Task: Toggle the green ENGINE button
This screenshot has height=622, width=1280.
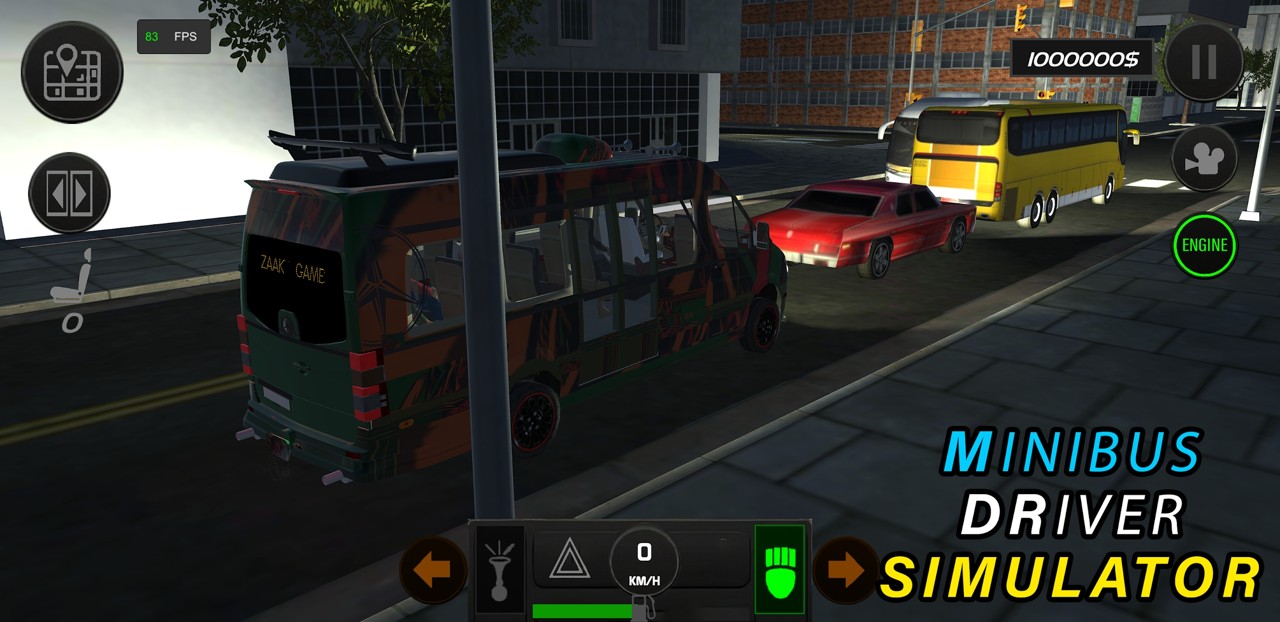Action: [x=1205, y=245]
